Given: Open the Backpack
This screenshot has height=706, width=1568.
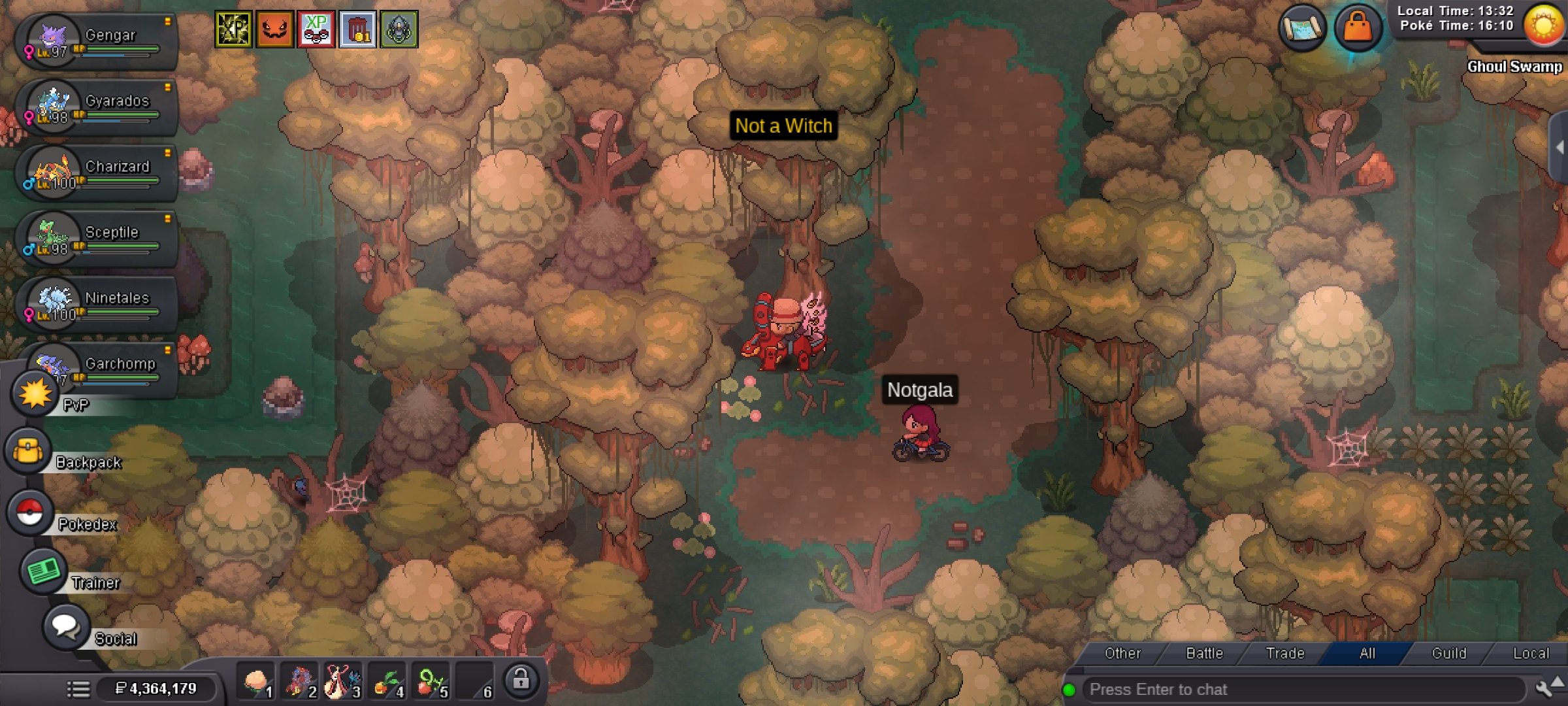Looking at the screenshot, I should pyautogui.click(x=29, y=451).
